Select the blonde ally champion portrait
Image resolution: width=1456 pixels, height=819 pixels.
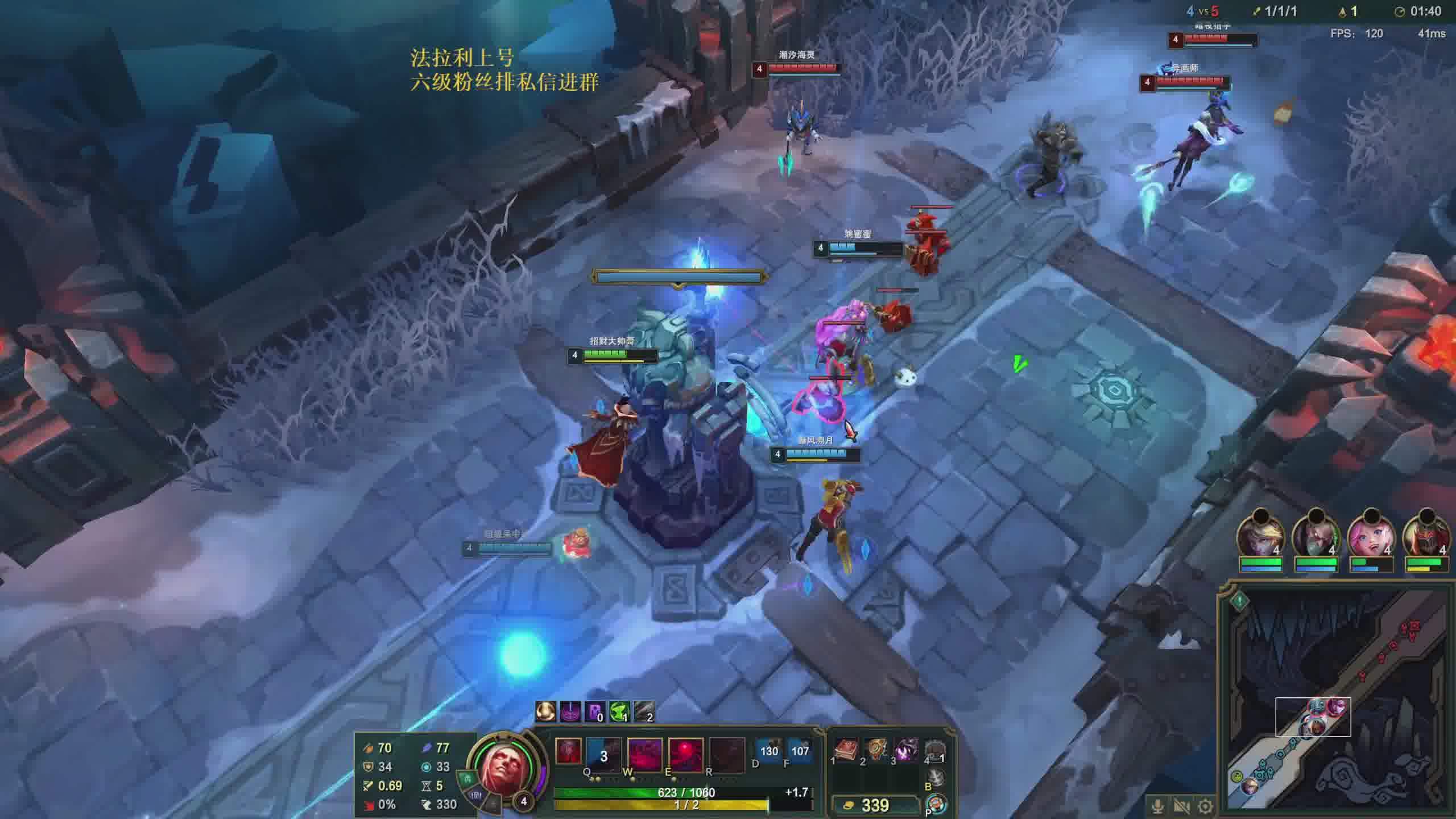[1260, 535]
